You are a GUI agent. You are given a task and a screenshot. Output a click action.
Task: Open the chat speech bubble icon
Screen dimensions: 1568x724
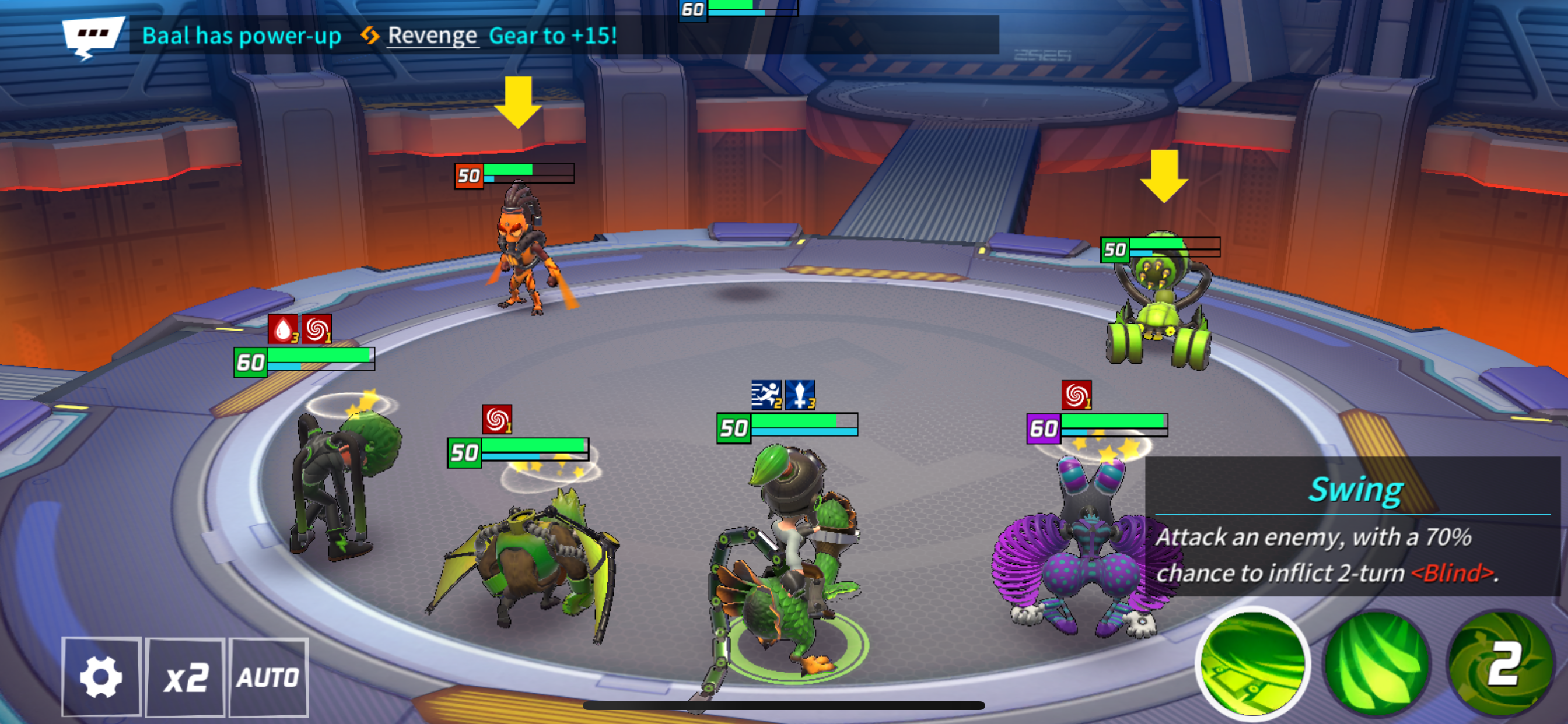pos(93,36)
